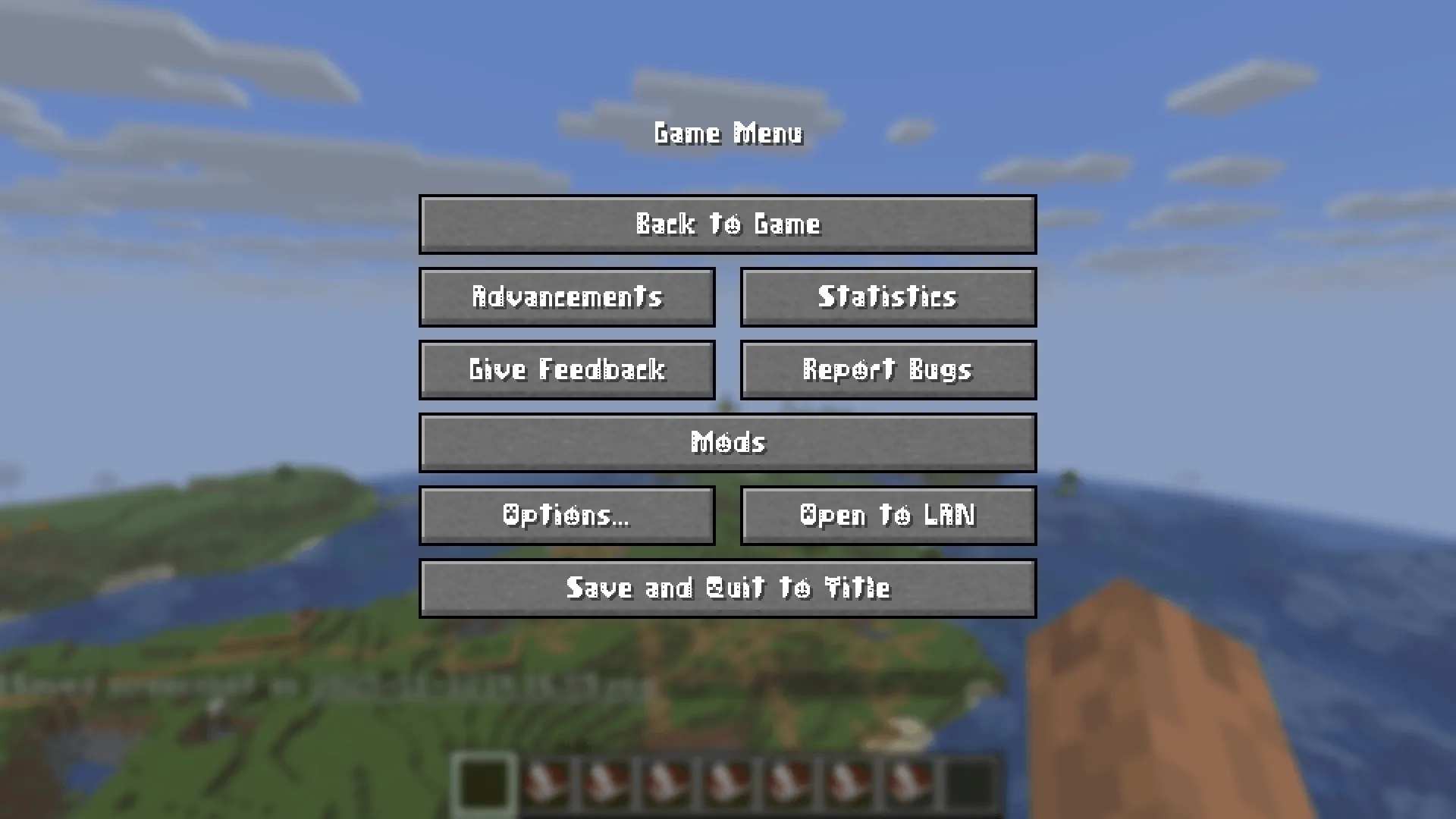
Task: Click Report Bugs
Action: pos(887,370)
